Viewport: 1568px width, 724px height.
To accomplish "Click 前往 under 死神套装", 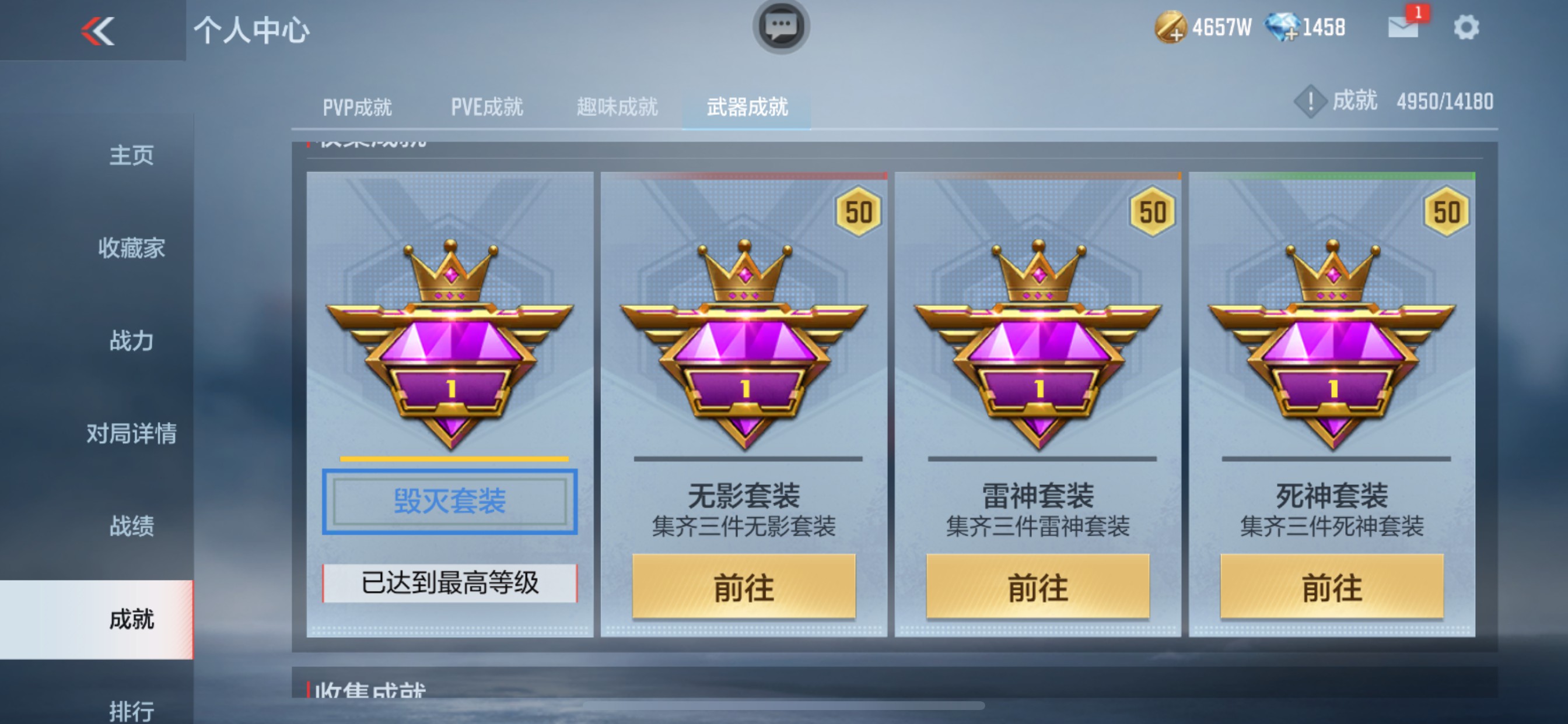I will point(1333,587).
